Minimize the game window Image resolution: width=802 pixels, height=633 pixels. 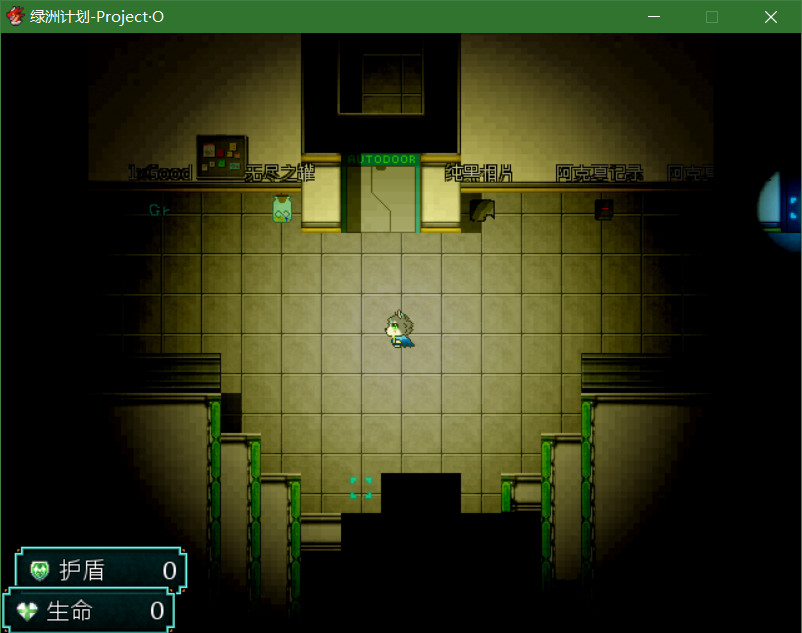click(x=655, y=17)
